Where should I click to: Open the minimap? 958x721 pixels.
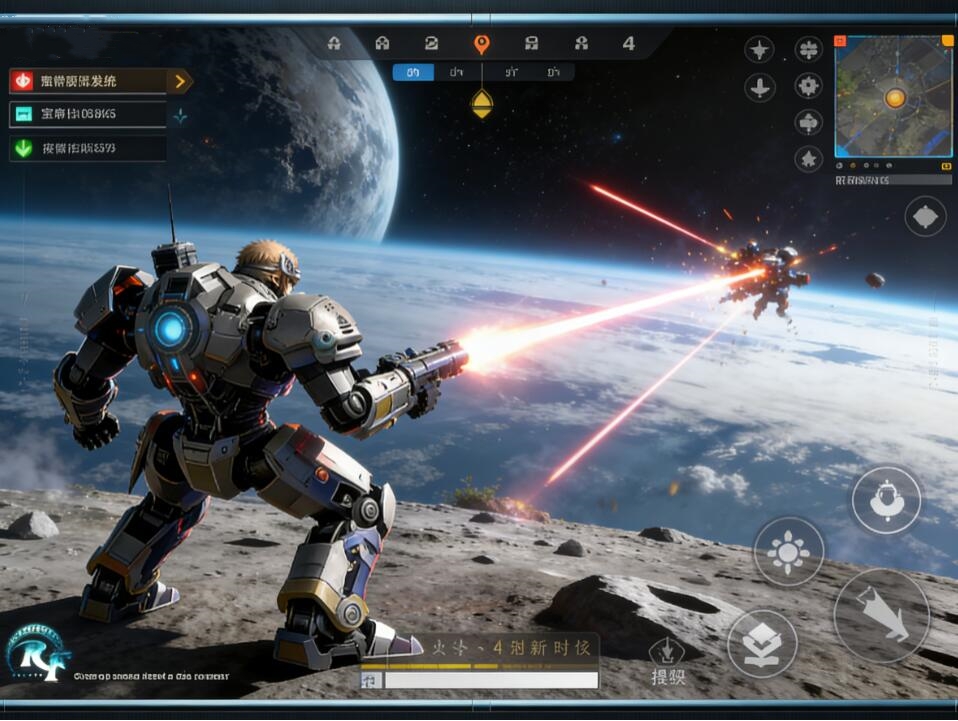click(x=893, y=97)
